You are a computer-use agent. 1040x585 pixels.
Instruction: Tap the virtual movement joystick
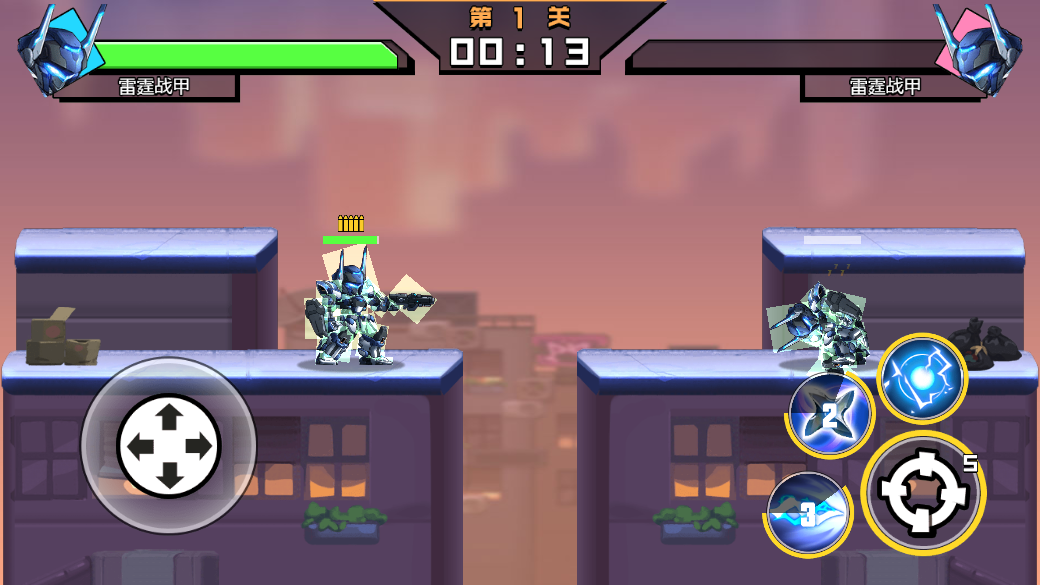pos(168,445)
